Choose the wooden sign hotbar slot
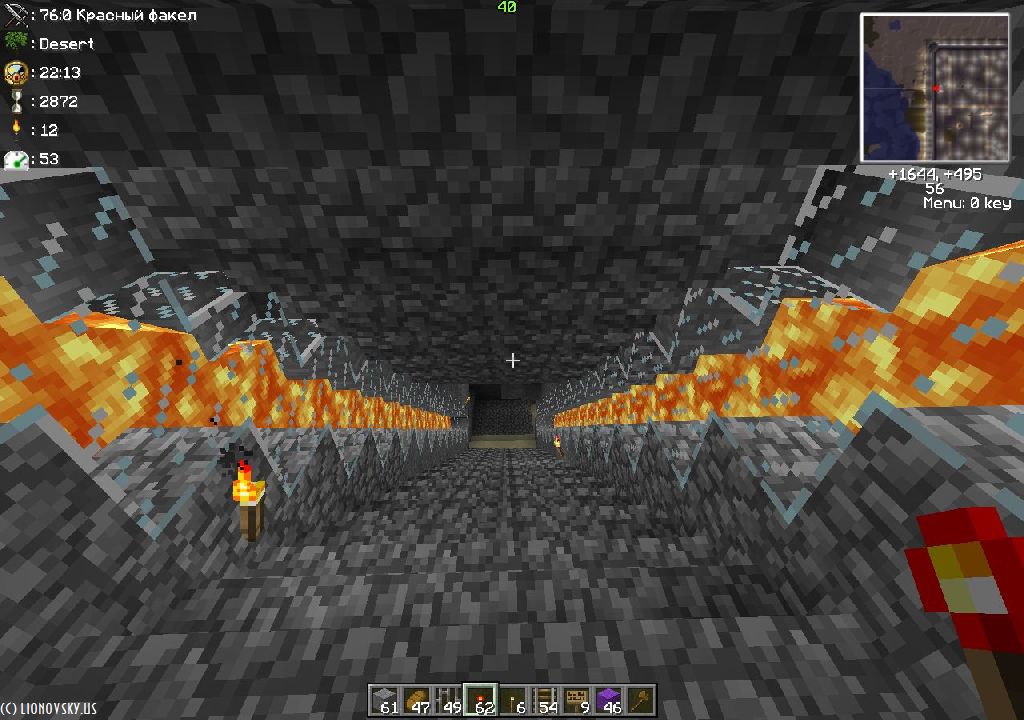 [x=577, y=700]
